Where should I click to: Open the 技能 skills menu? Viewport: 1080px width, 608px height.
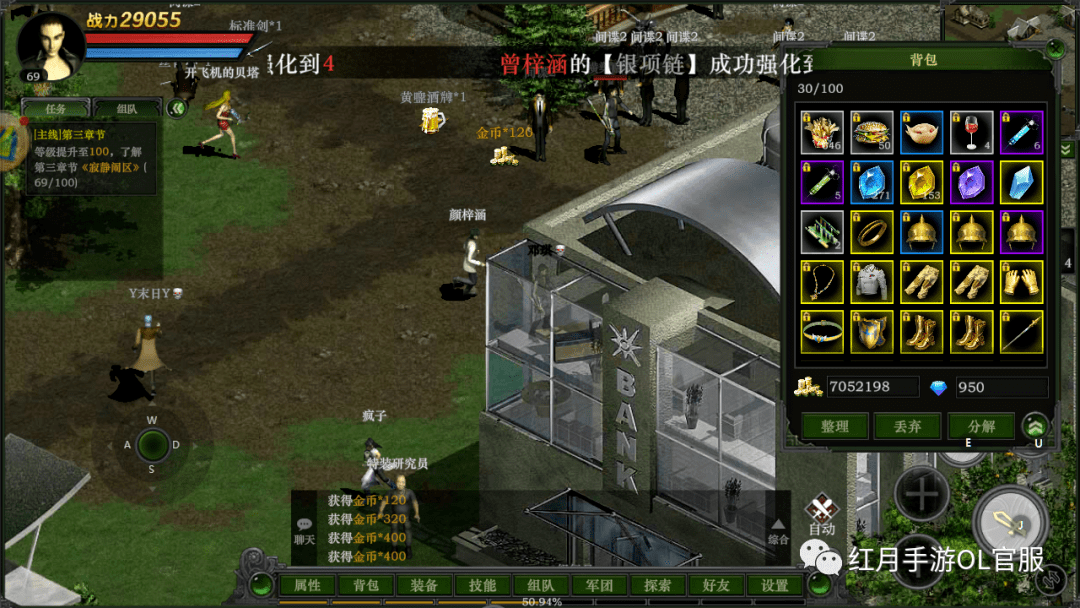[x=483, y=586]
